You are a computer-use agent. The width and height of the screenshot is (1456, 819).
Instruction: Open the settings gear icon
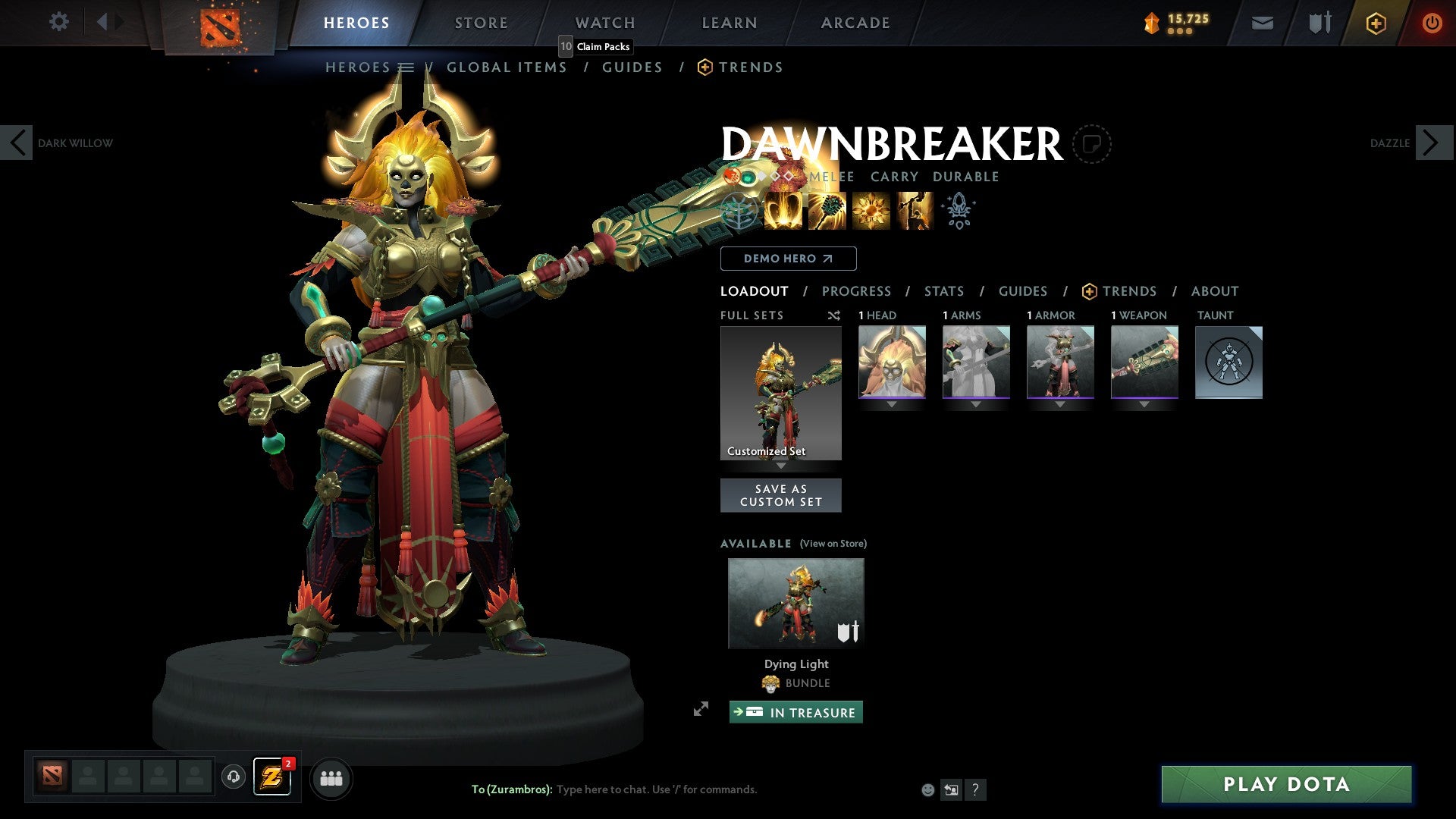(58, 21)
